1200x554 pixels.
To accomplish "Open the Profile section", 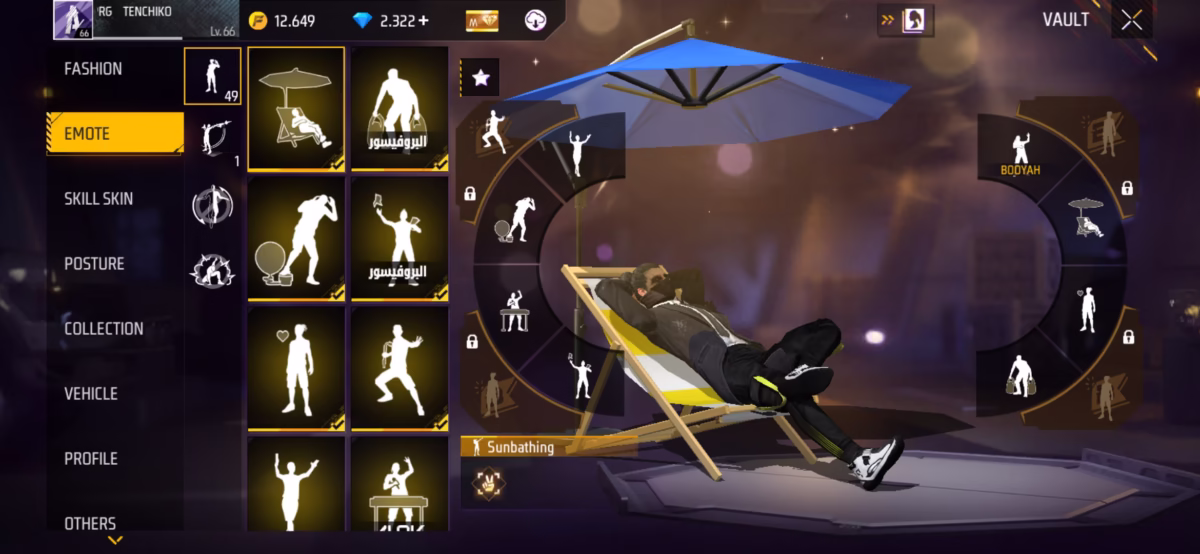I will pyautogui.click(x=91, y=459).
